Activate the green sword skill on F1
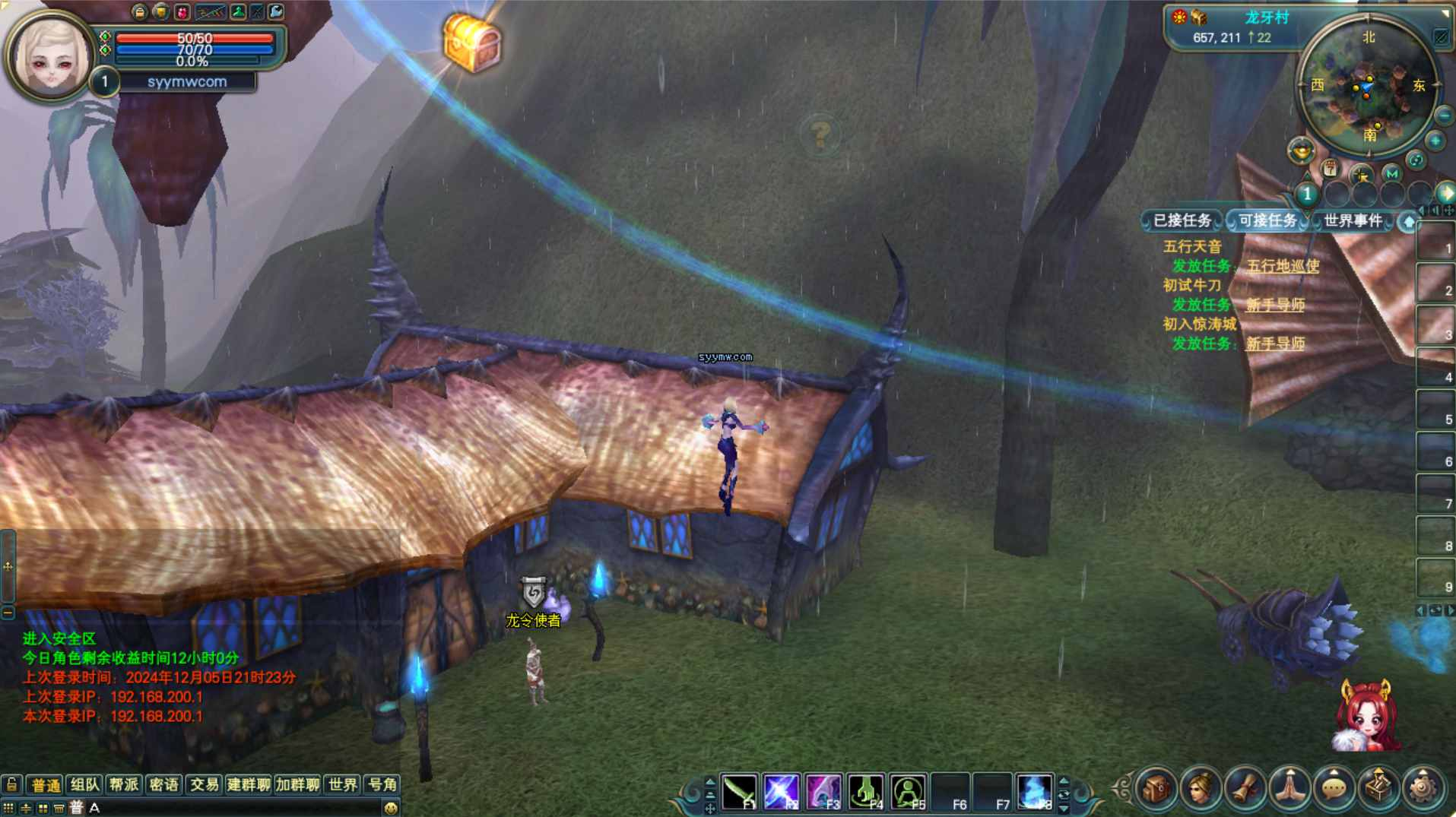Screen dimensions: 1456x817 pyautogui.click(x=739, y=792)
